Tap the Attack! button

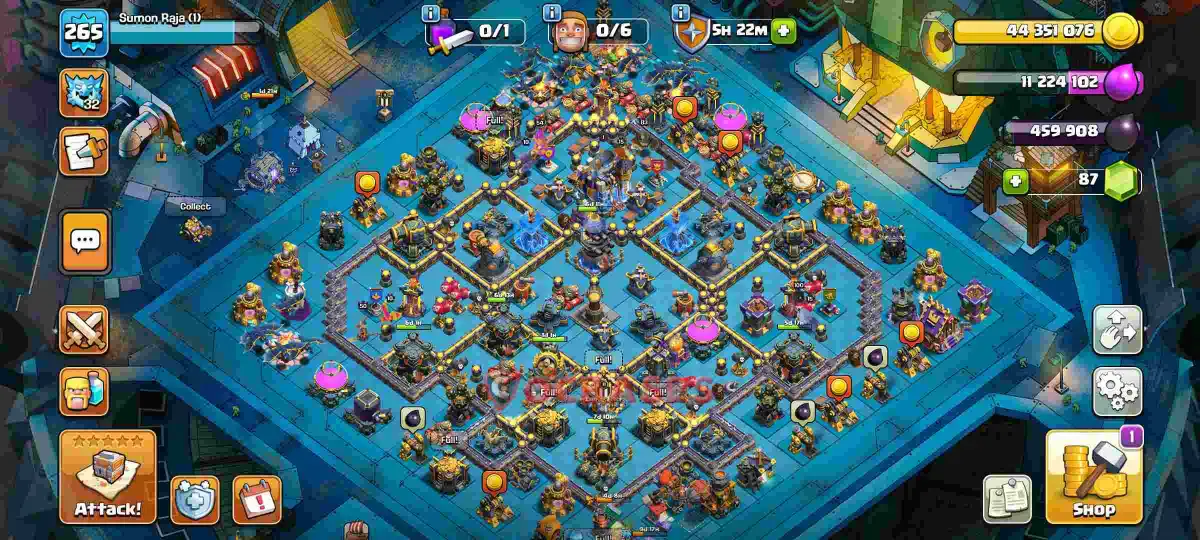pos(108,478)
